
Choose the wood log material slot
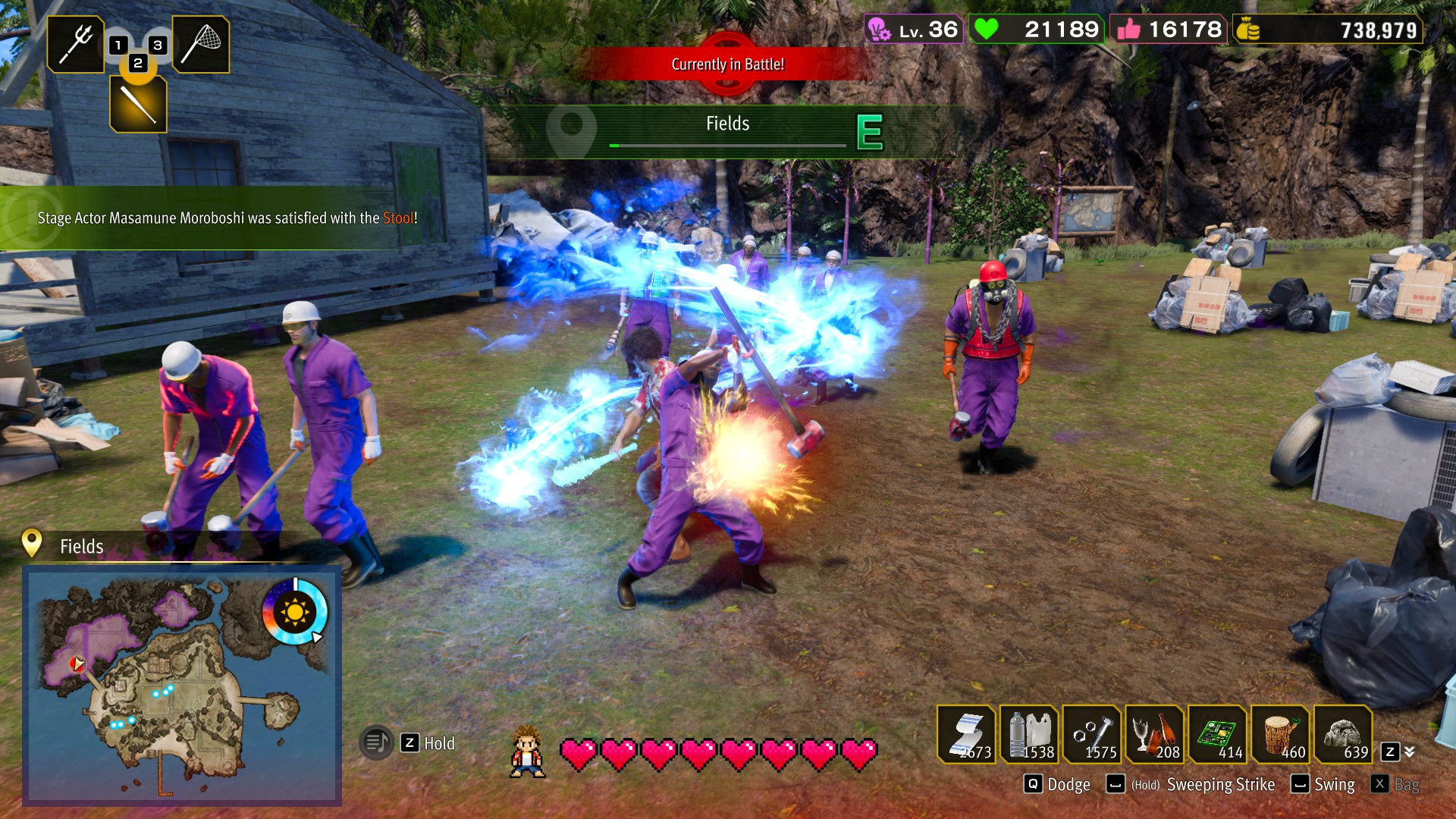[1282, 734]
